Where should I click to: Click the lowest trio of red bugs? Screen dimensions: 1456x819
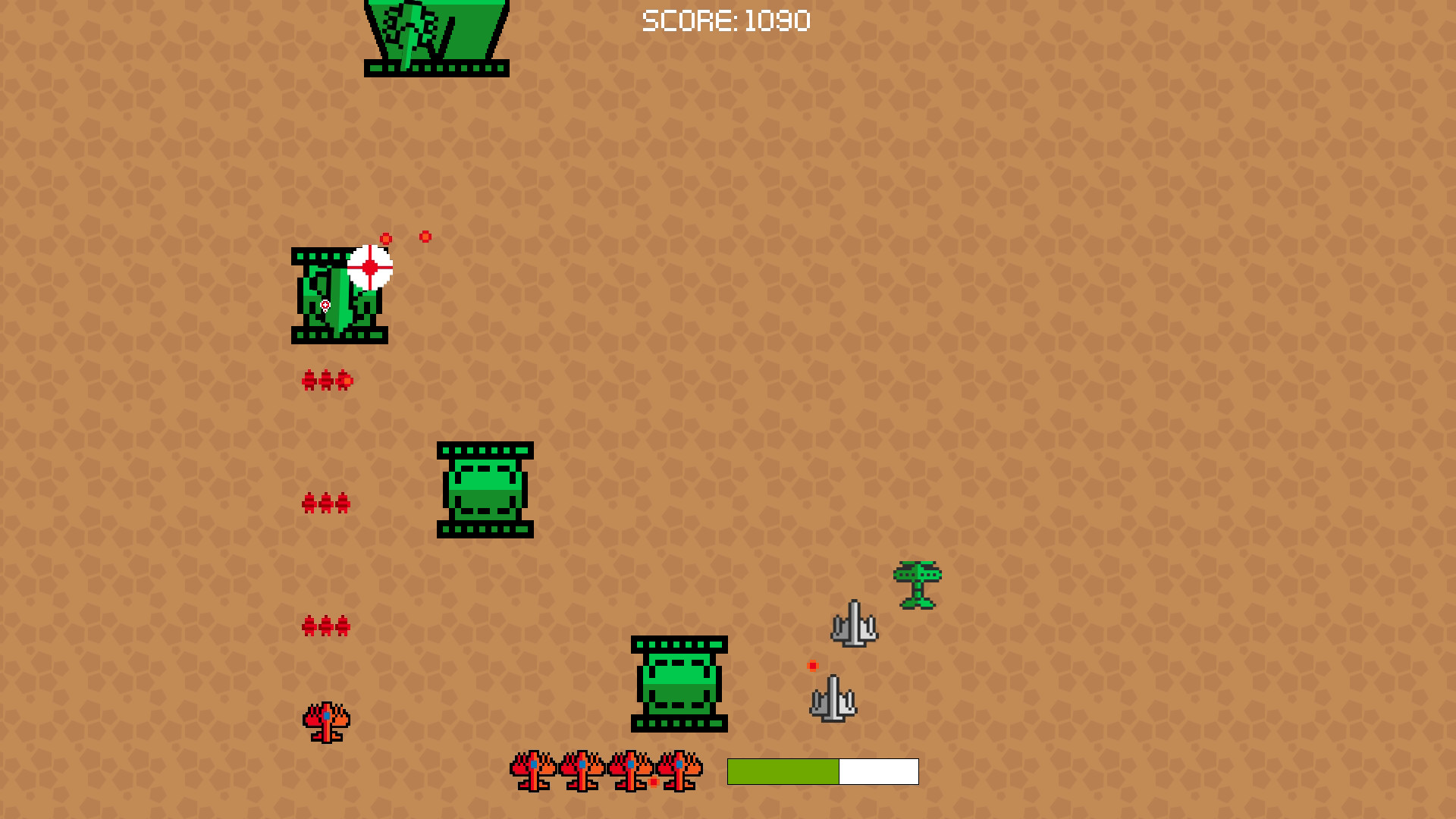tap(326, 625)
